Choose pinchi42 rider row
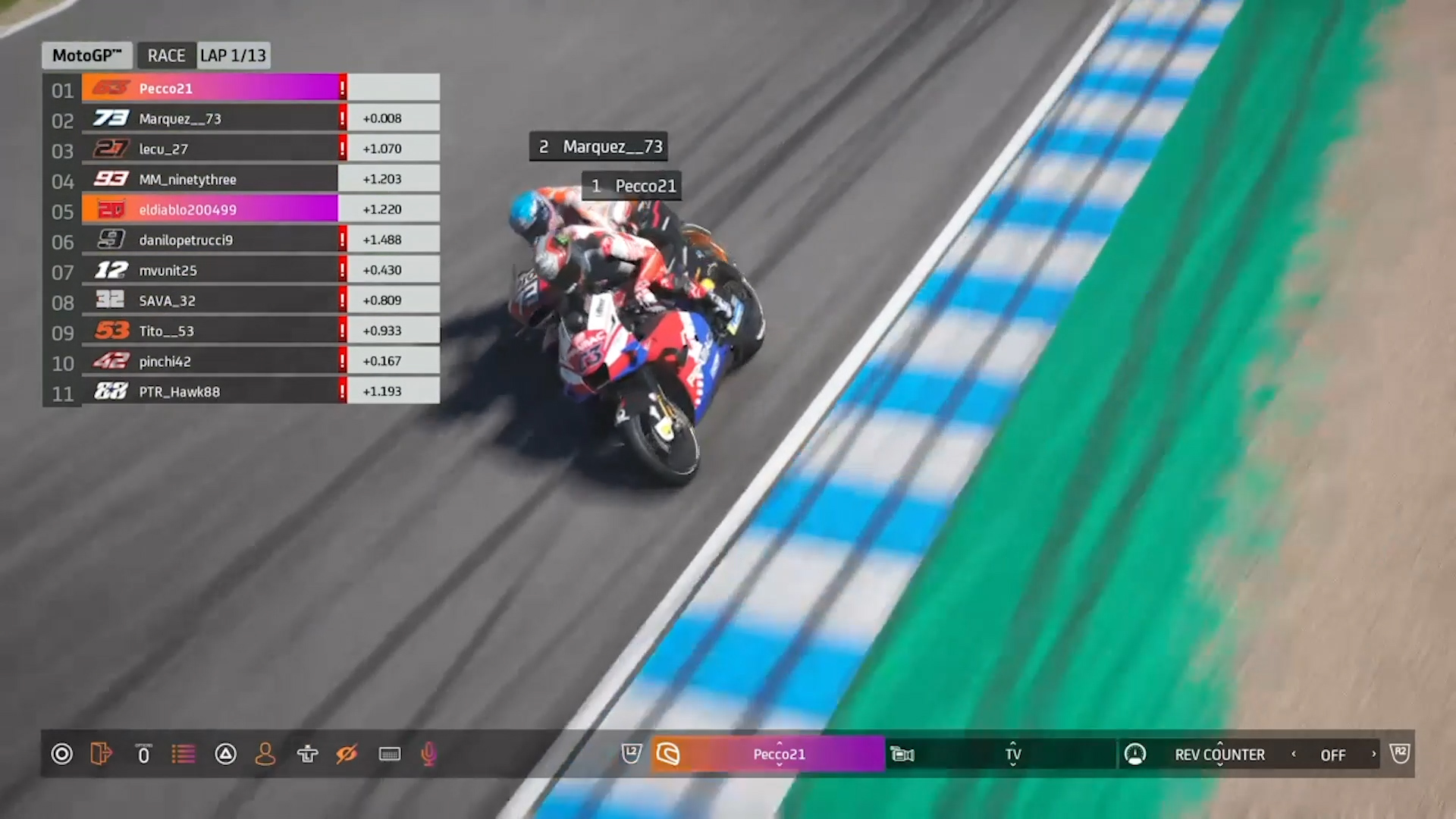1456x819 pixels. (x=212, y=361)
